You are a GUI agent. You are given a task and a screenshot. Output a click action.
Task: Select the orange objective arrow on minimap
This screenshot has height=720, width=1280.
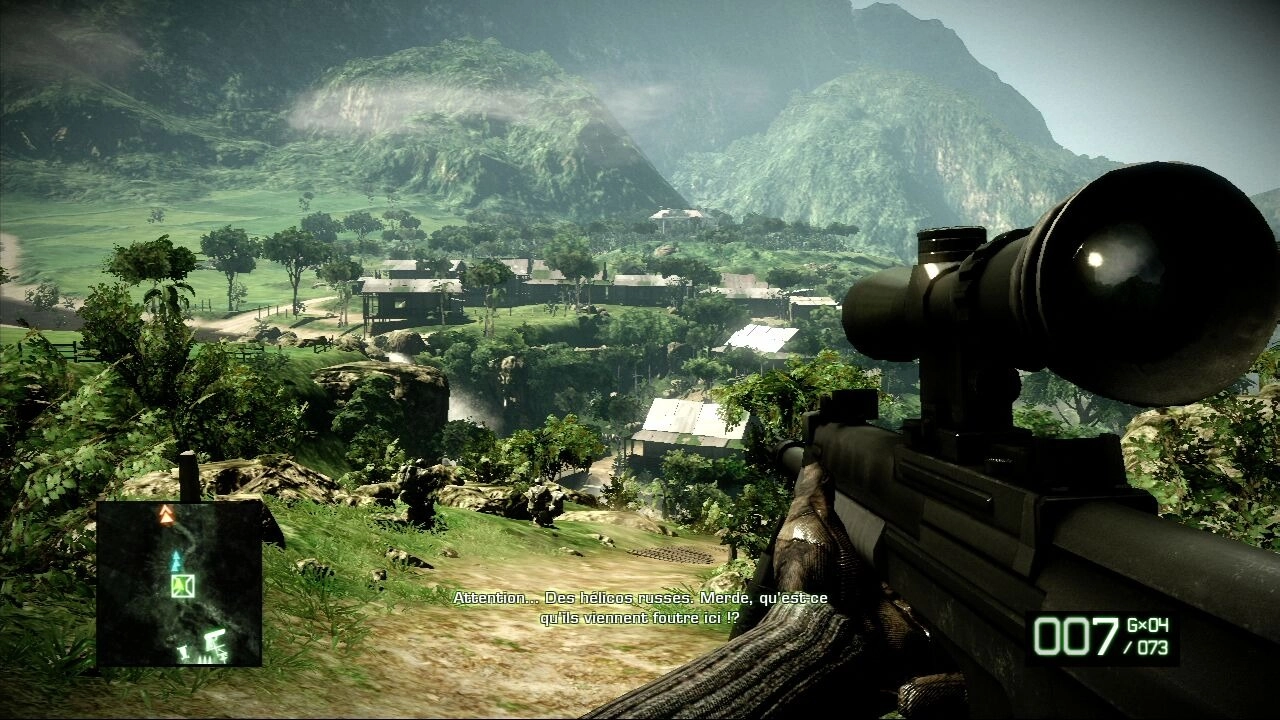[168, 515]
